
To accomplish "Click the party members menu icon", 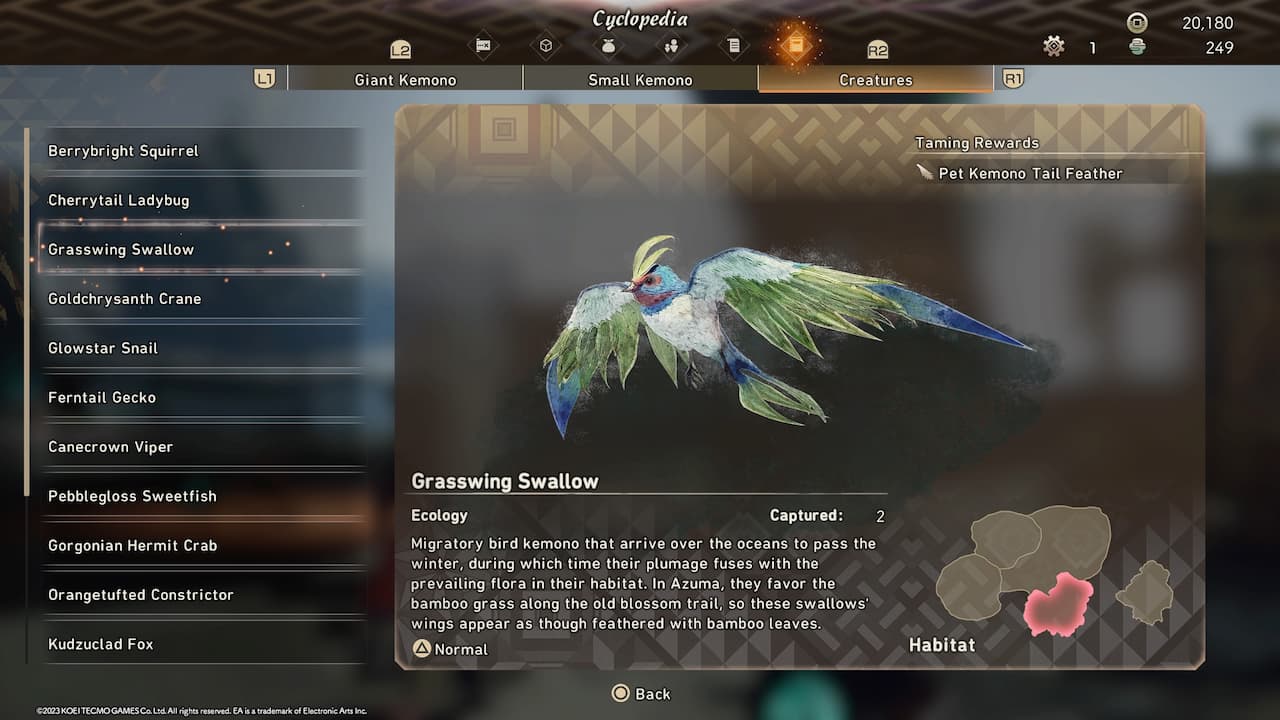I will pyautogui.click(x=672, y=45).
